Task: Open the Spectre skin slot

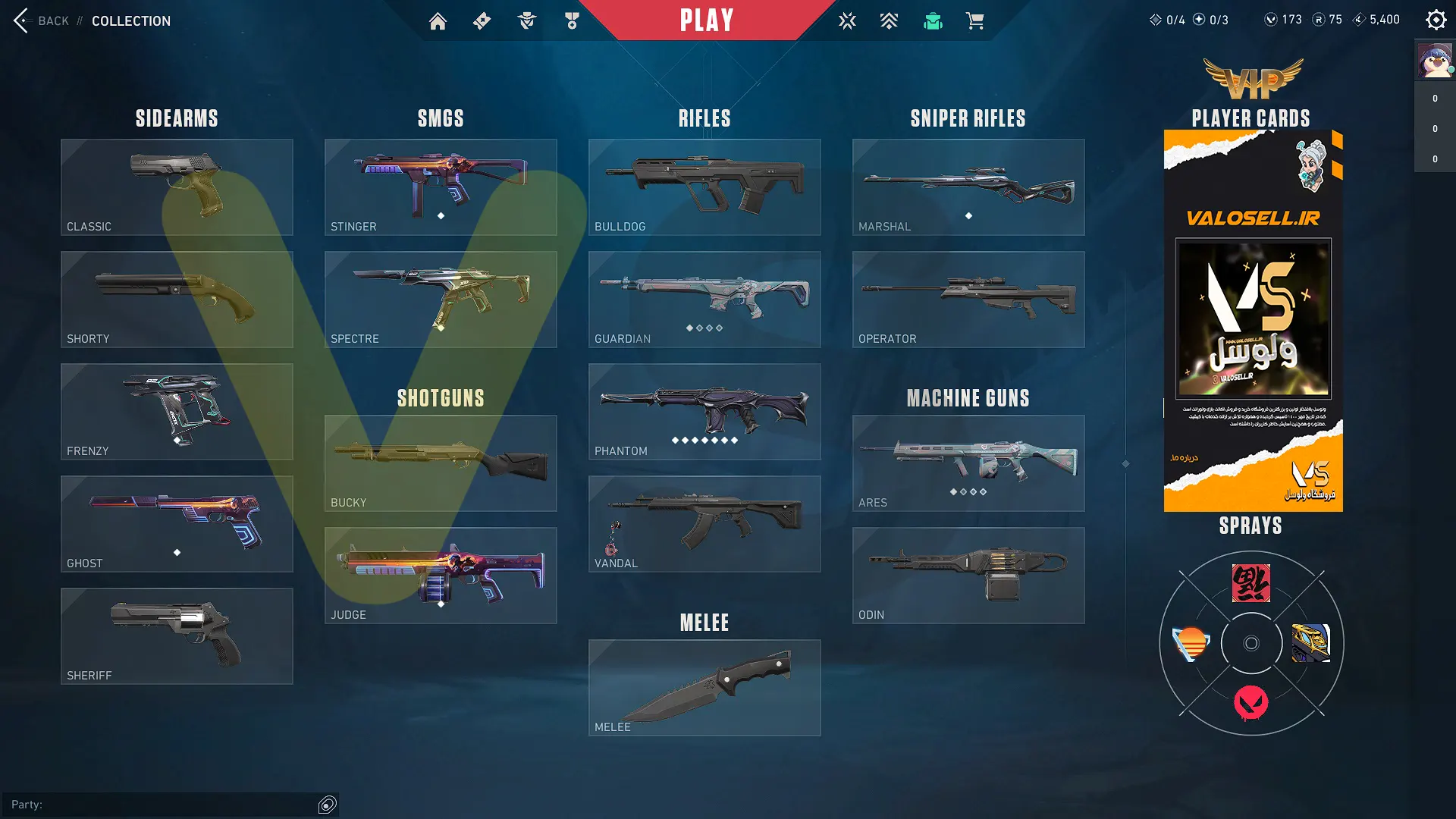Action: (x=441, y=299)
